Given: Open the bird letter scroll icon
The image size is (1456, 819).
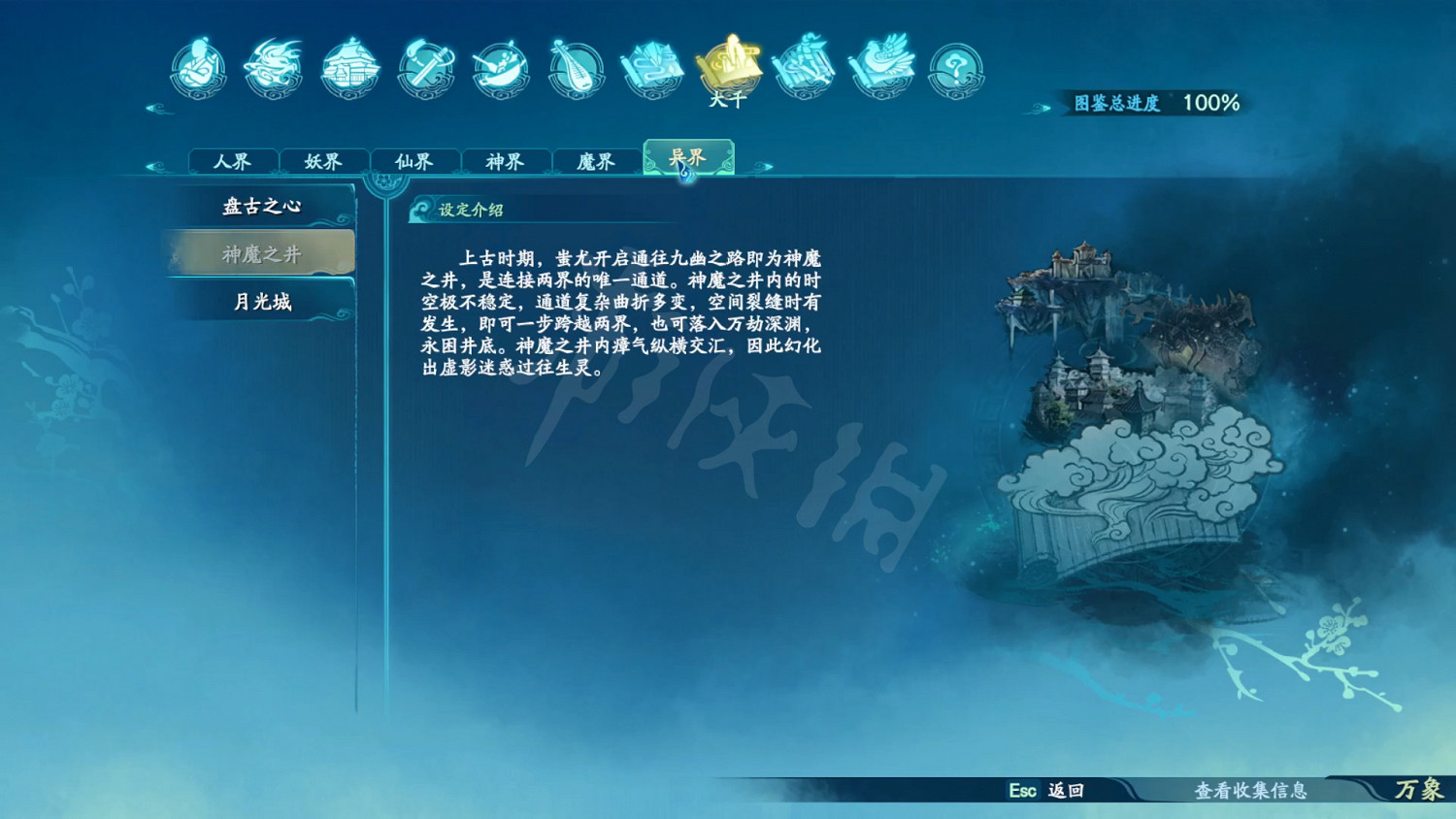Looking at the screenshot, I should [x=879, y=66].
